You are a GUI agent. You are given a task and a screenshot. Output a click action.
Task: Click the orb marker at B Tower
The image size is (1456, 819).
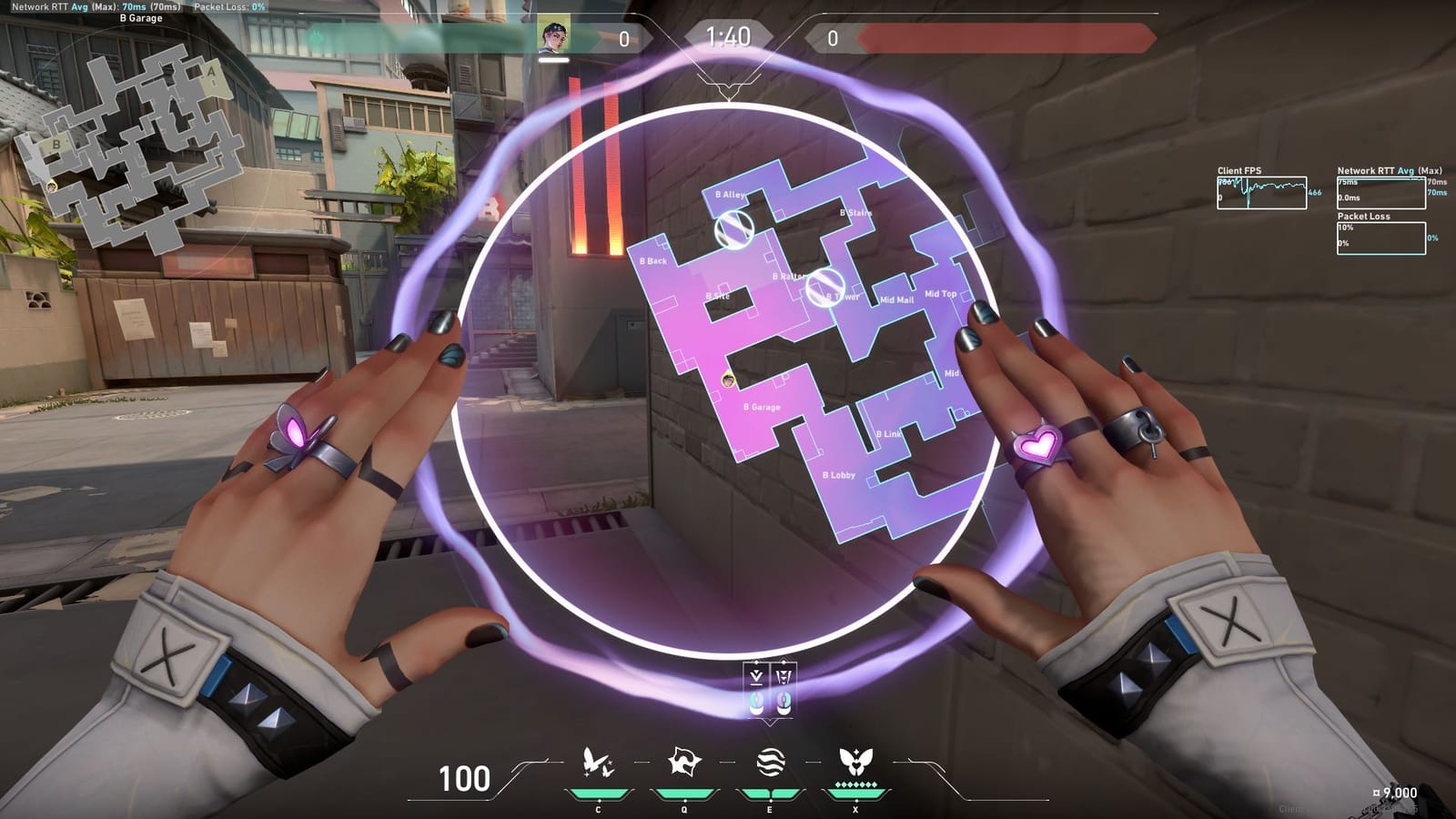pos(826,289)
